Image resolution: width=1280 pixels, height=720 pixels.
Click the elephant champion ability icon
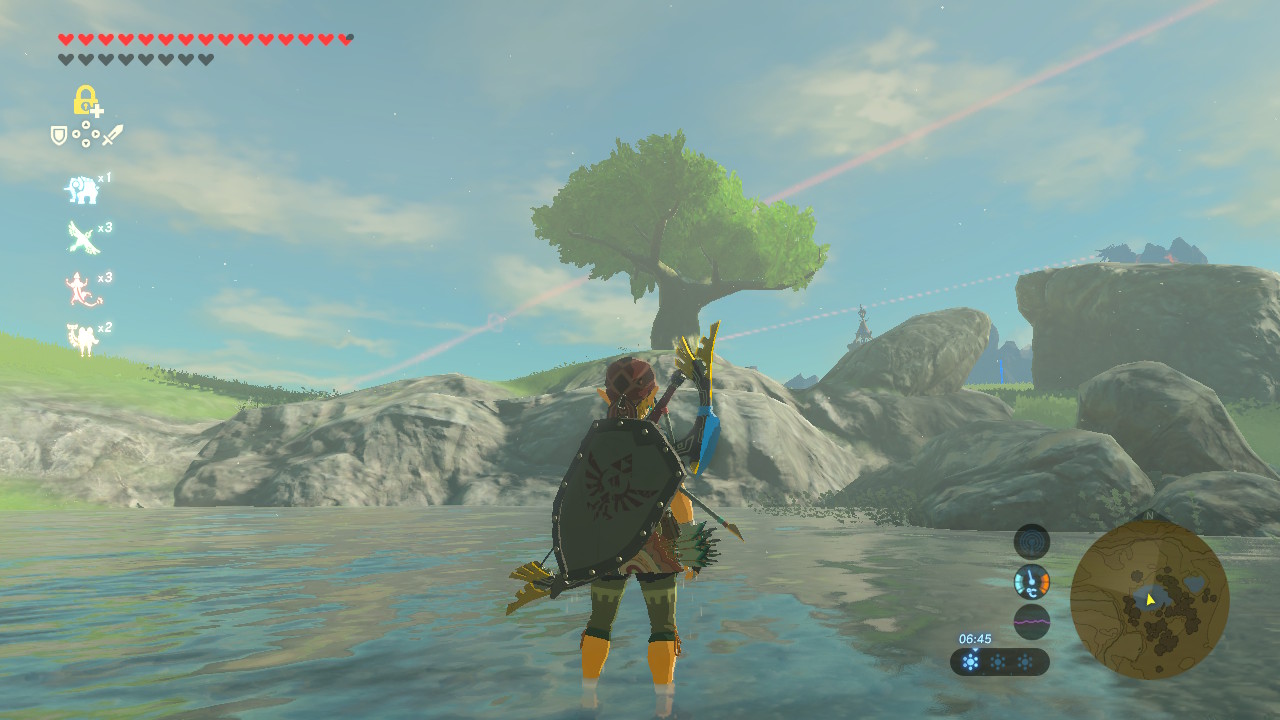(x=81, y=189)
